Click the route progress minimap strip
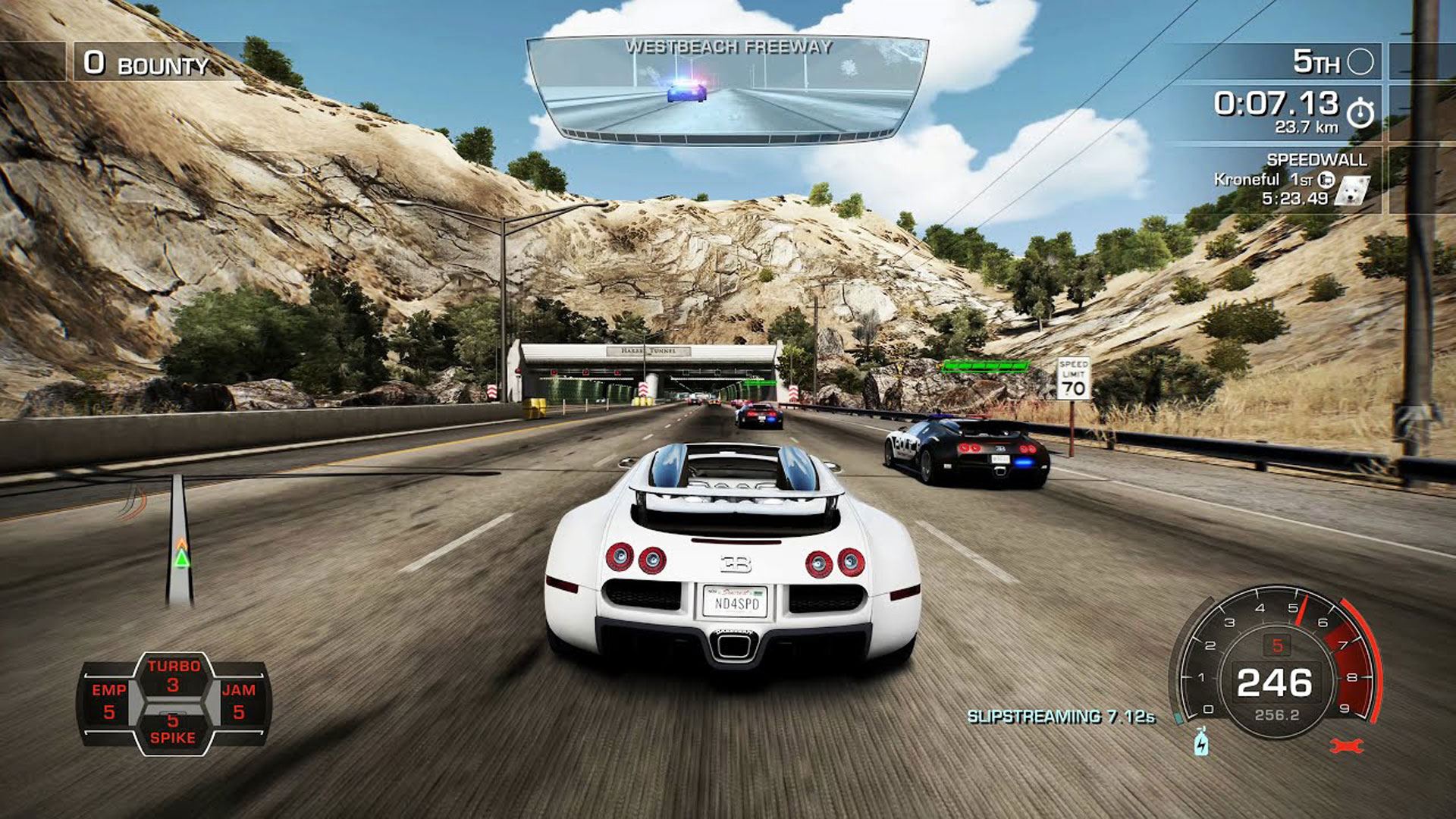1456x819 pixels. pos(180,541)
